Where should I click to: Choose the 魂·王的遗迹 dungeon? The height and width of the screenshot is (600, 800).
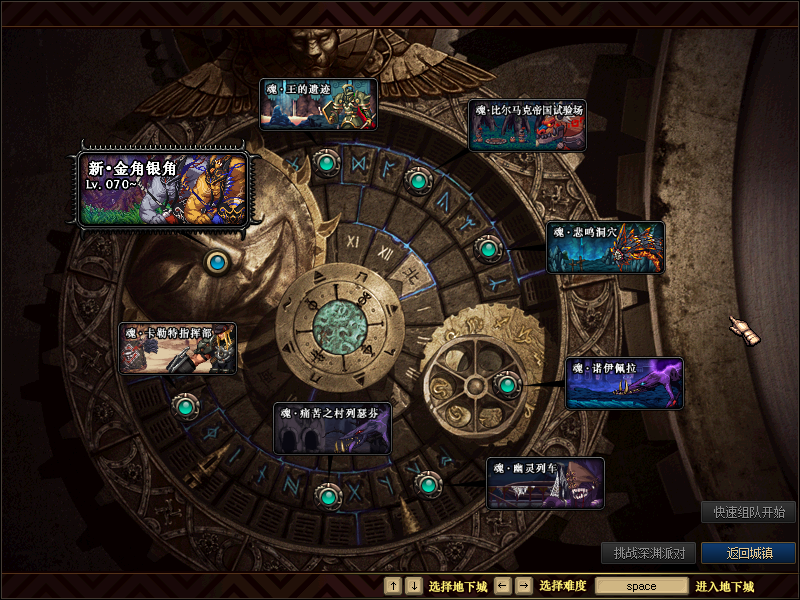[318, 105]
